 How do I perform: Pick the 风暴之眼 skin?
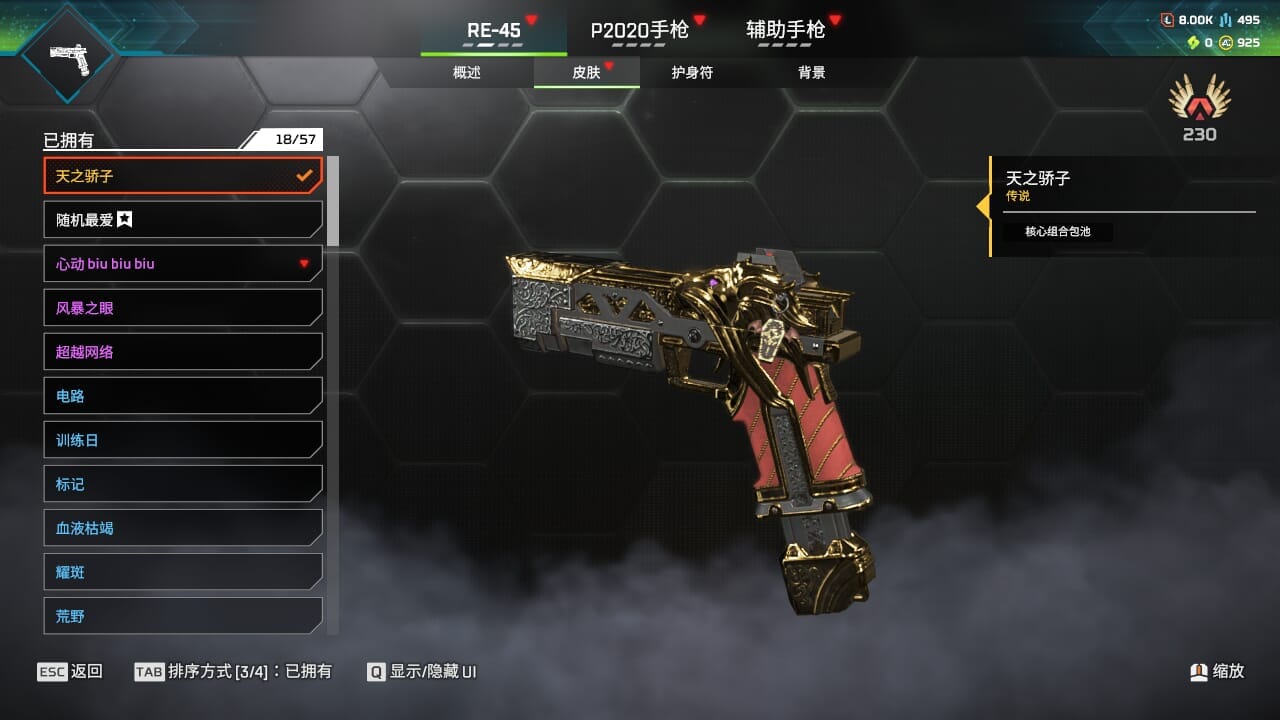183,308
